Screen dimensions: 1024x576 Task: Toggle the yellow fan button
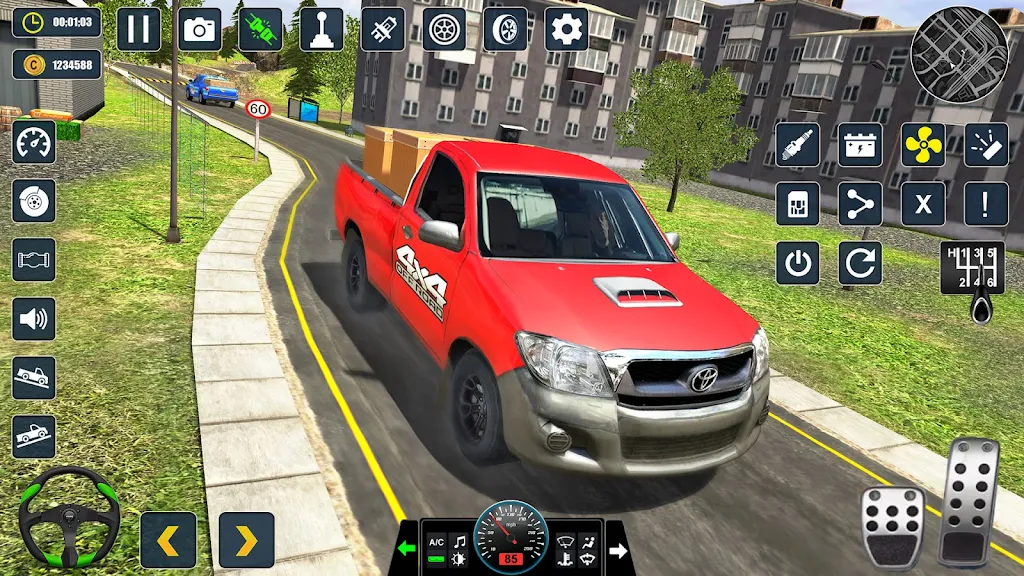click(923, 145)
